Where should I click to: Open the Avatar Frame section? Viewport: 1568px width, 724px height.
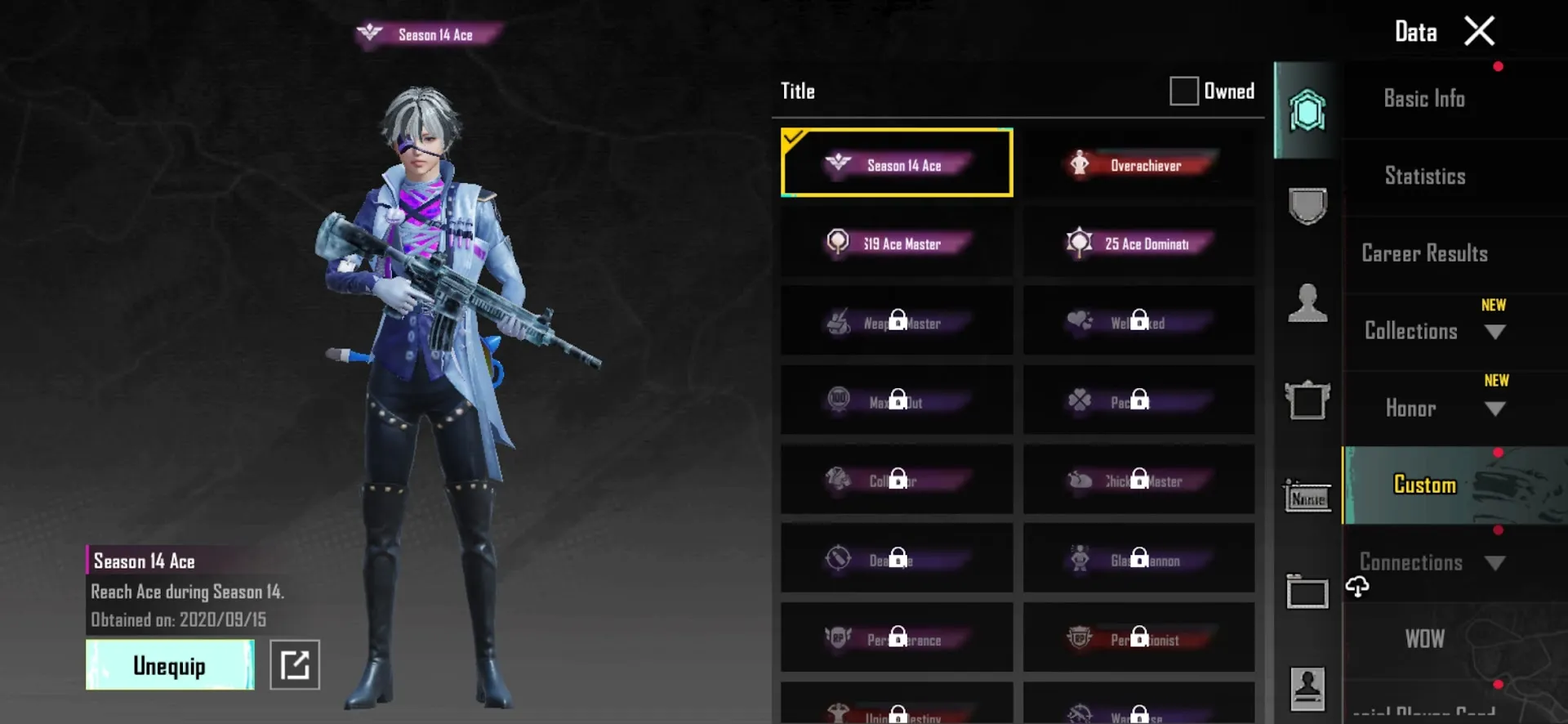[x=1307, y=400]
